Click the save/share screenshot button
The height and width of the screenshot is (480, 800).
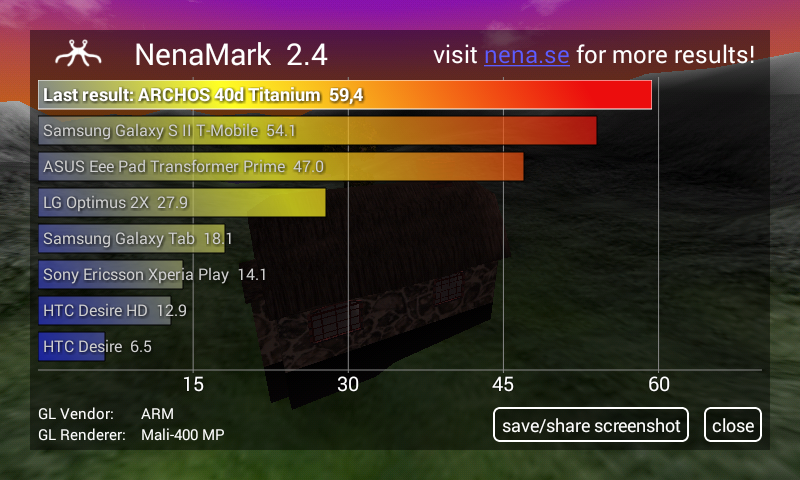[x=591, y=425]
